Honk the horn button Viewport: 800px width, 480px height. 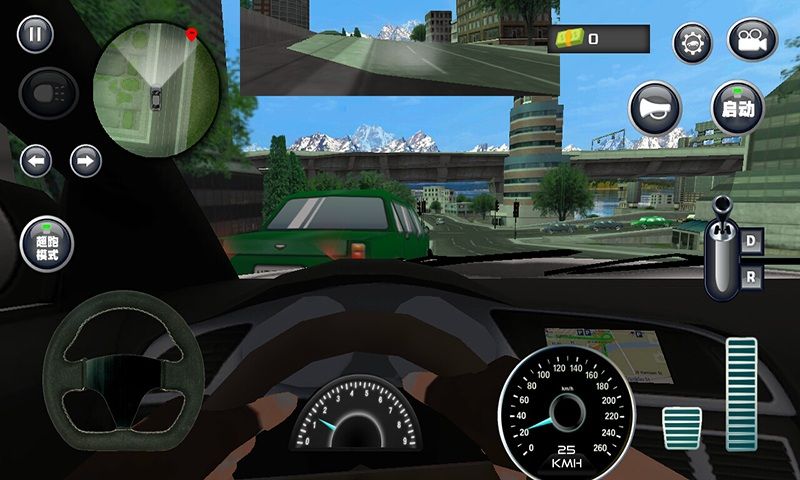pos(654,107)
